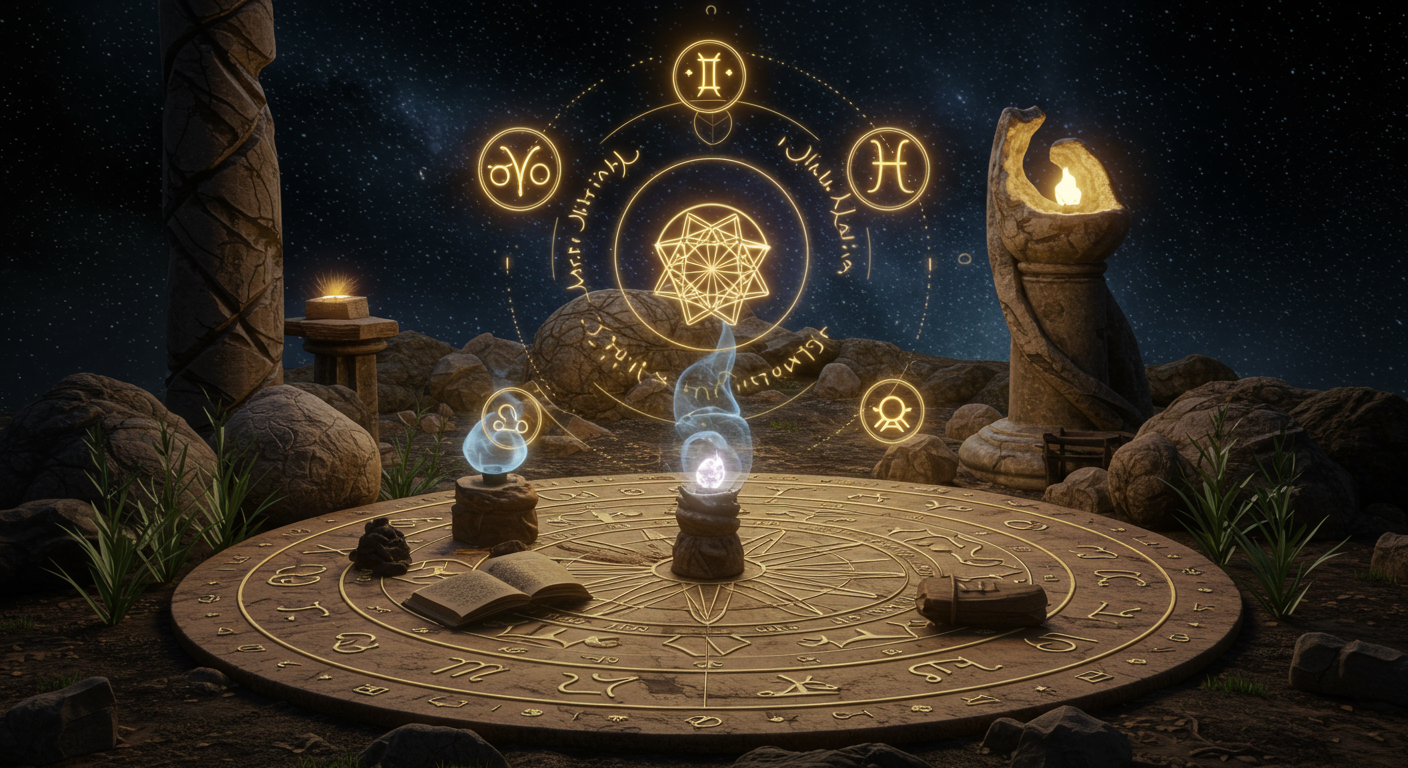This screenshot has height=768, width=1408.
Task: Select the small Leo symbol medallion
Action: (511, 417)
